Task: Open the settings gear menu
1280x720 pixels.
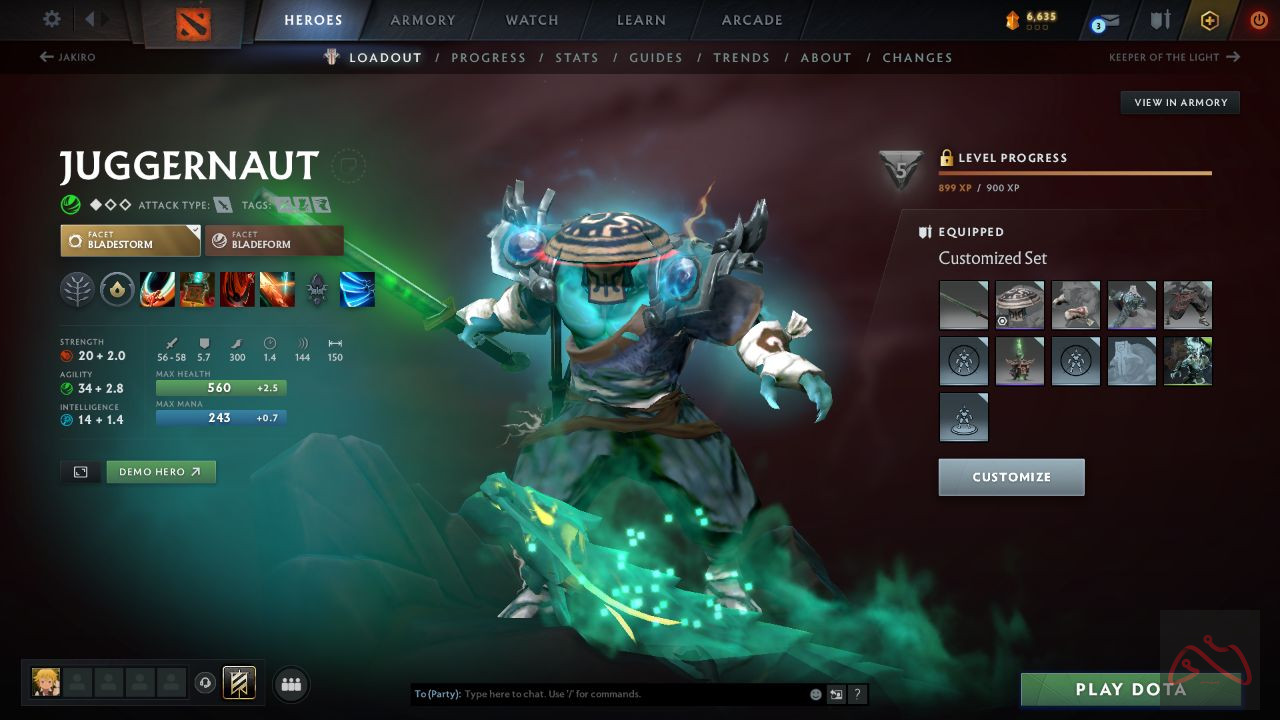Action: click(52, 20)
